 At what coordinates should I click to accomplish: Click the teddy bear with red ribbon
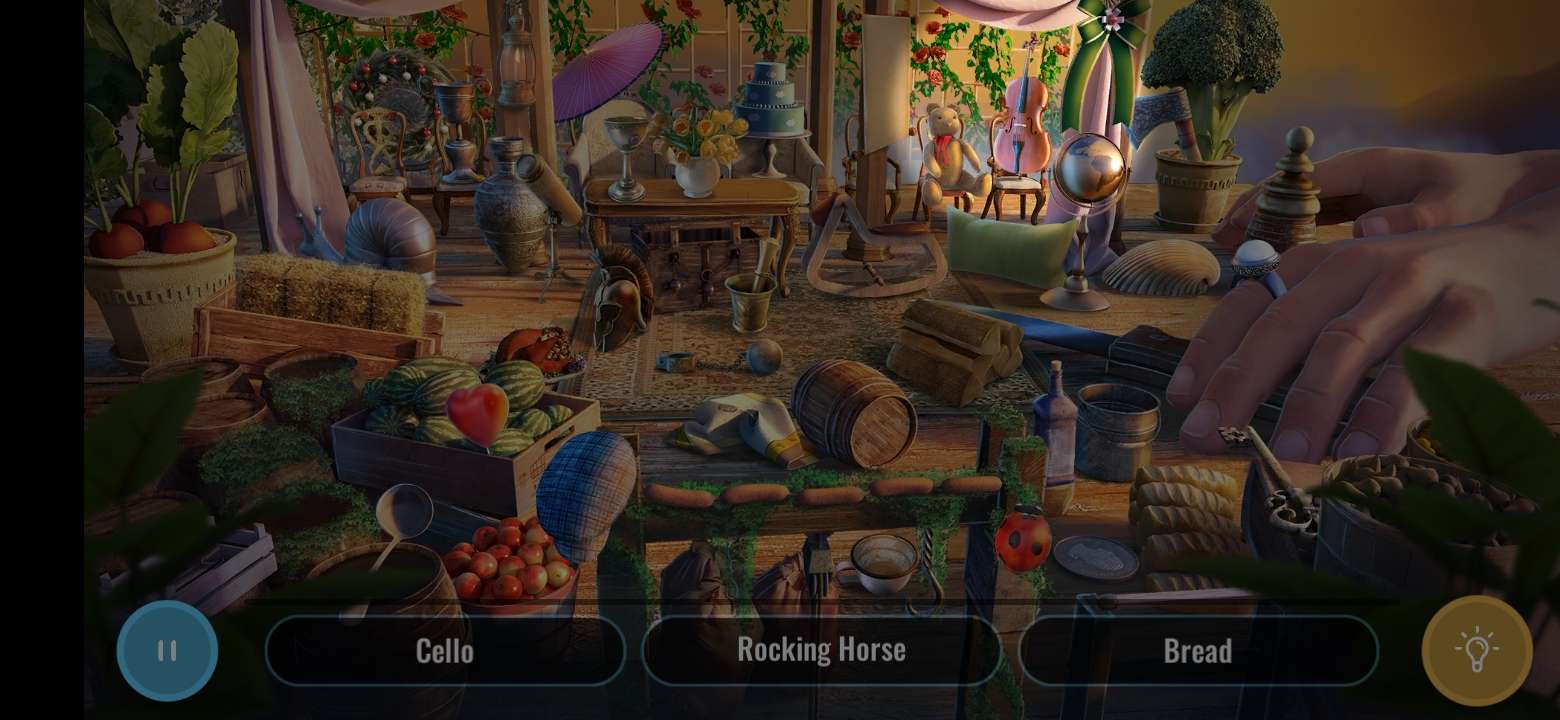pos(944,150)
